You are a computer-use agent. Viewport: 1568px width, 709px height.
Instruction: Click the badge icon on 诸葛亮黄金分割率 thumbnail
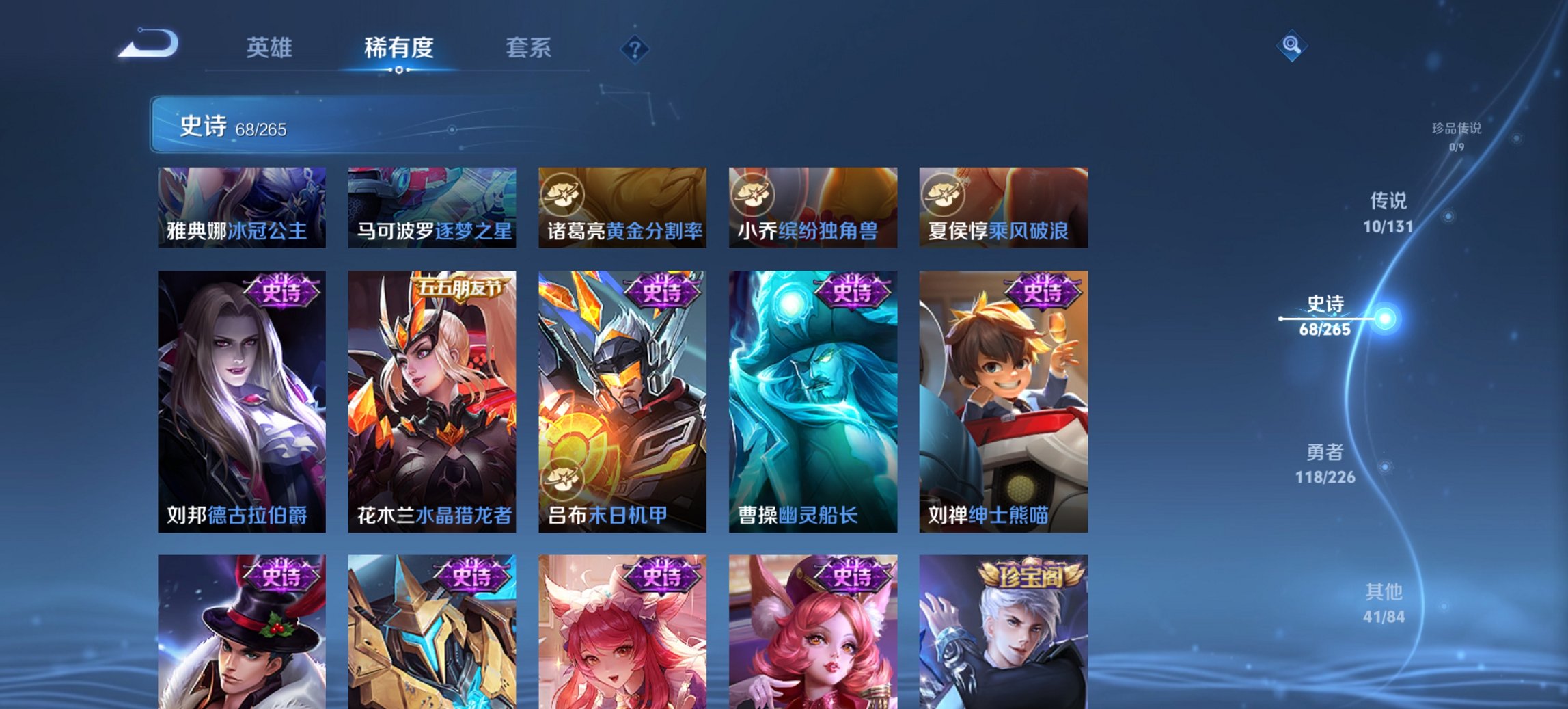(x=562, y=194)
